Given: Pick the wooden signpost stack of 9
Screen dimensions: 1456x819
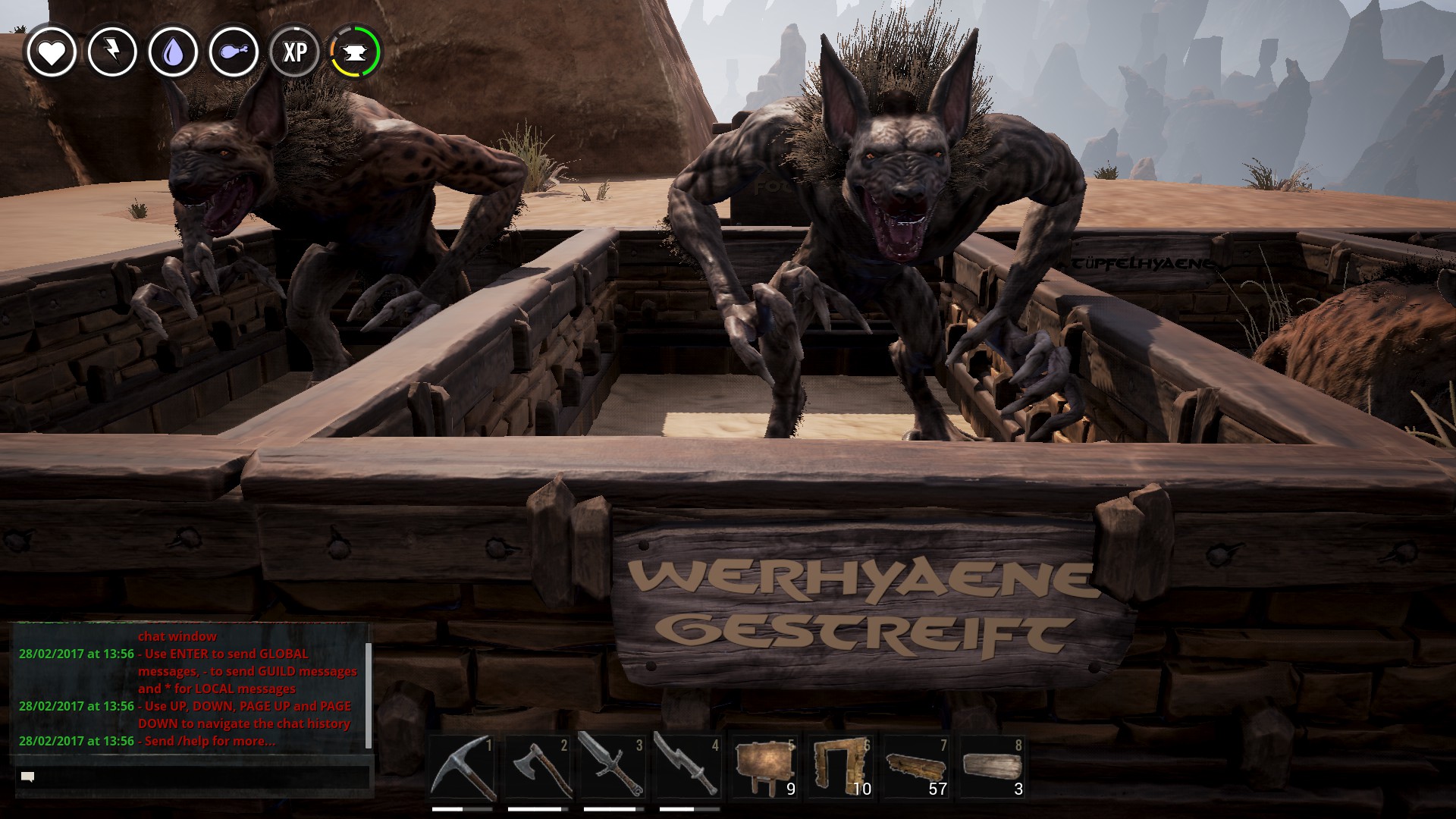Looking at the screenshot, I should pos(764,767).
